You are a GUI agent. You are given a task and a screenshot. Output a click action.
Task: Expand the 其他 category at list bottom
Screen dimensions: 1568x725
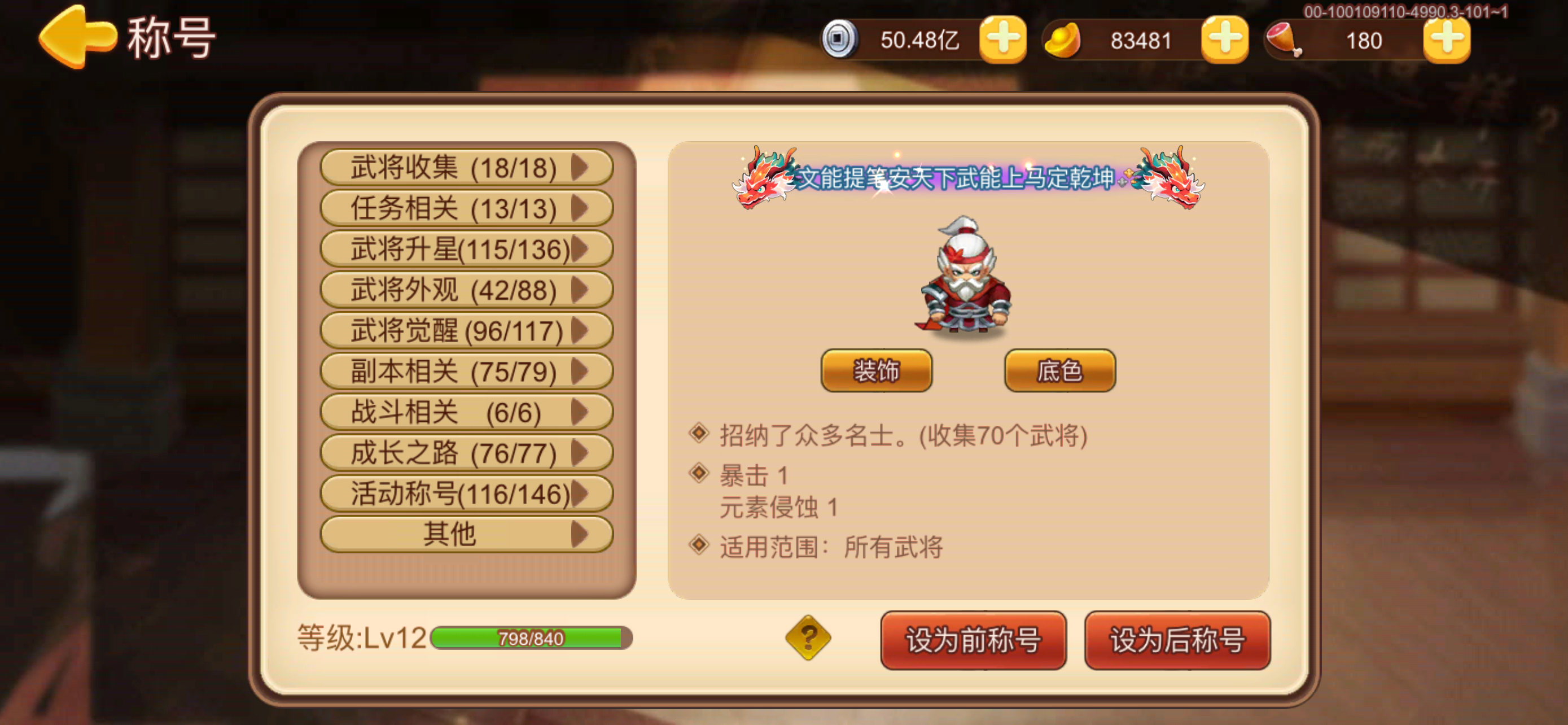pos(466,533)
